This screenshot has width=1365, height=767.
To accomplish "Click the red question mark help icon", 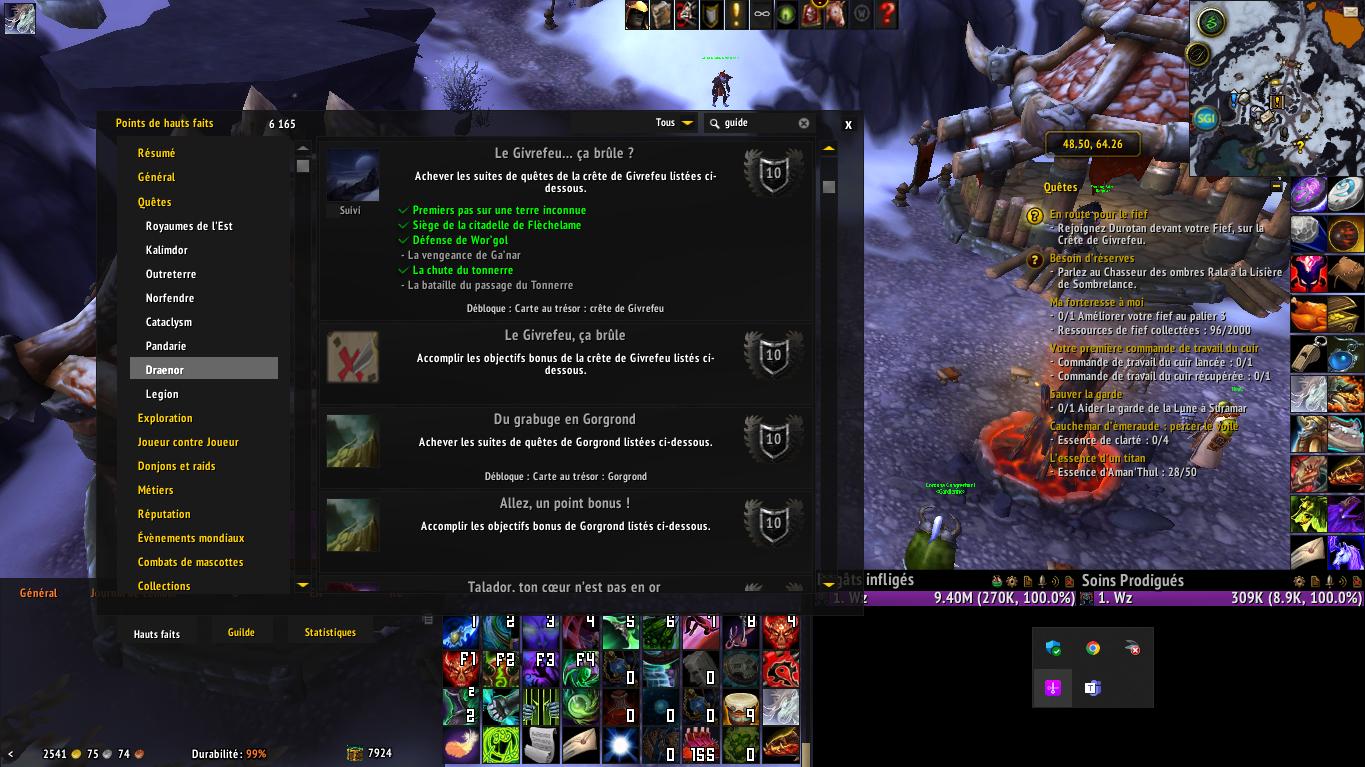I will tap(886, 15).
